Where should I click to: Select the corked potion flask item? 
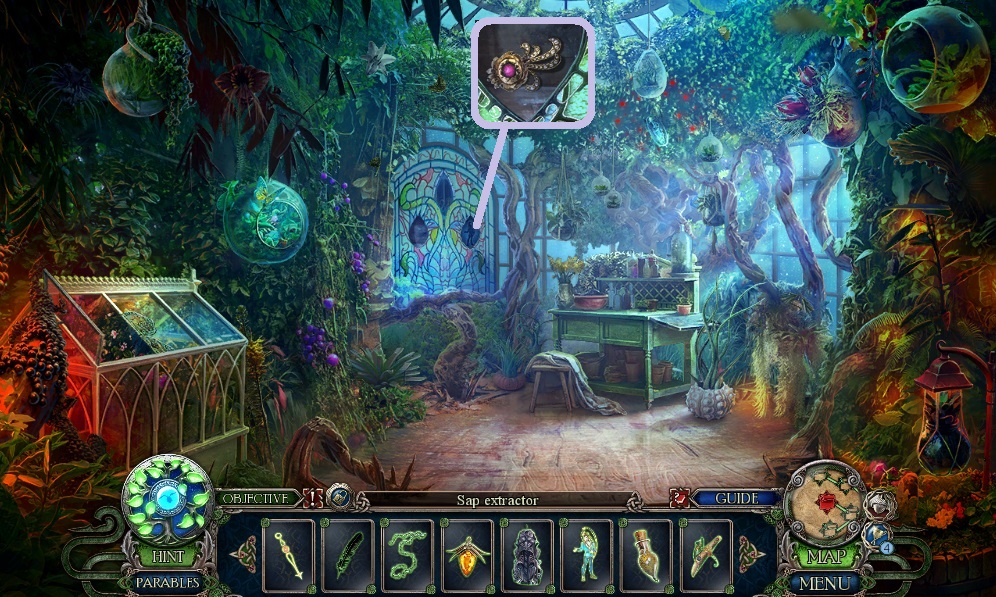click(648, 553)
